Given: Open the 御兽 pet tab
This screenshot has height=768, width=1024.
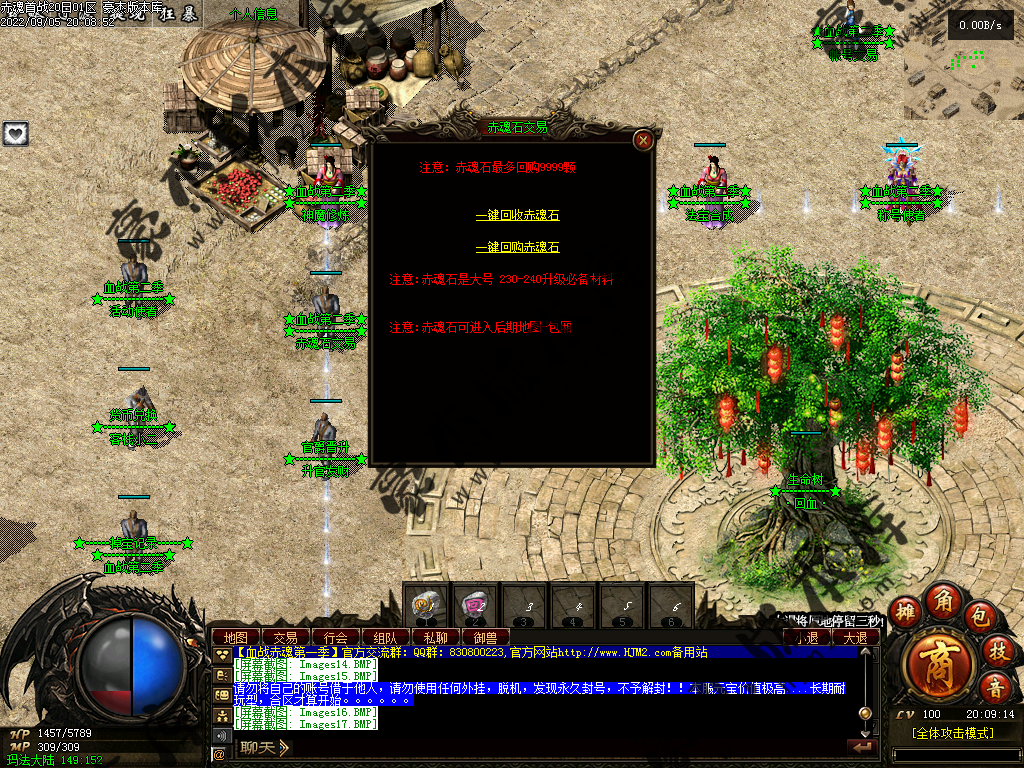Looking at the screenshot, I should point(485,637).
